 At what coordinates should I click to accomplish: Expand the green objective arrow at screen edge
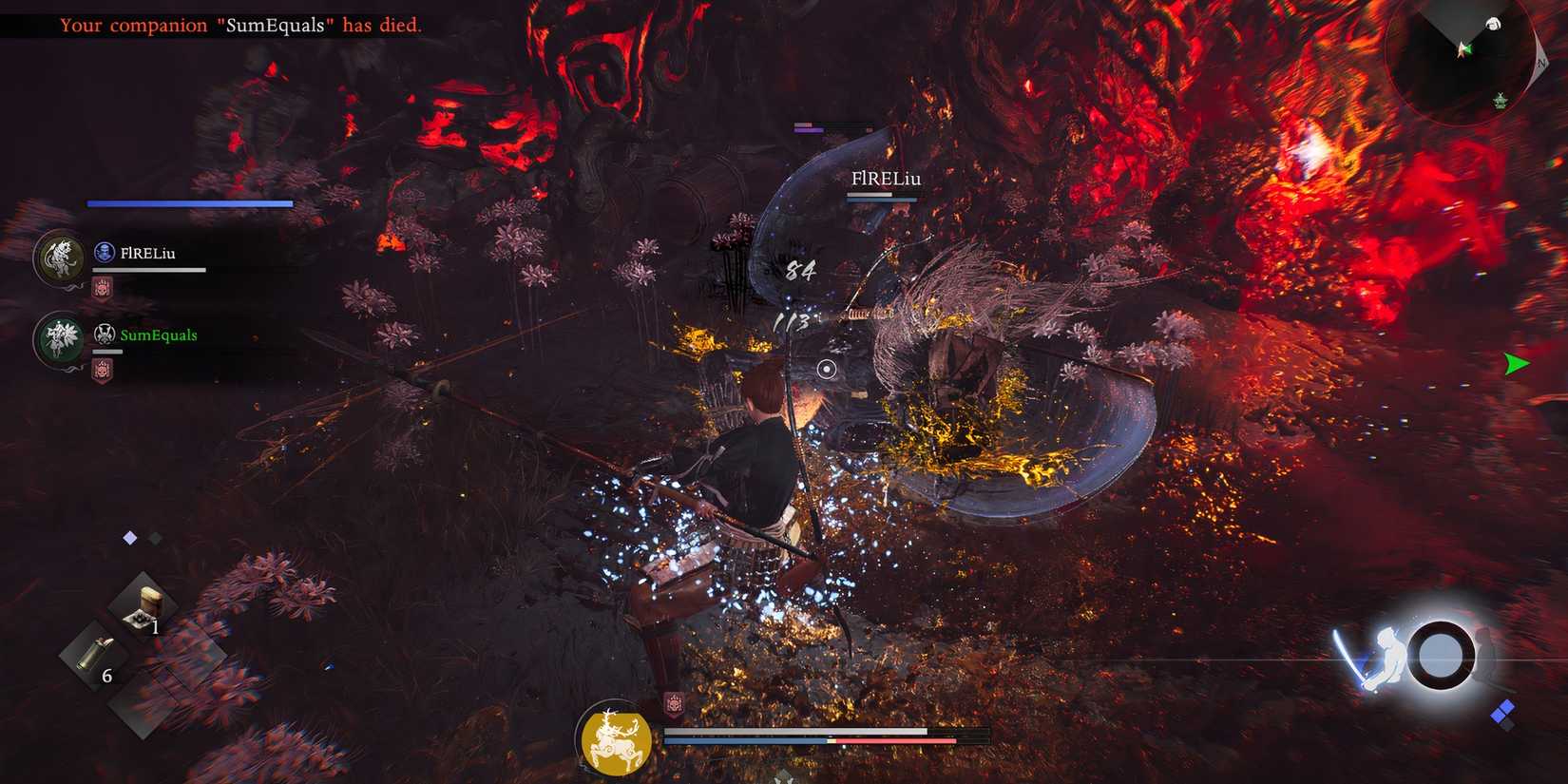point(1515,363)
